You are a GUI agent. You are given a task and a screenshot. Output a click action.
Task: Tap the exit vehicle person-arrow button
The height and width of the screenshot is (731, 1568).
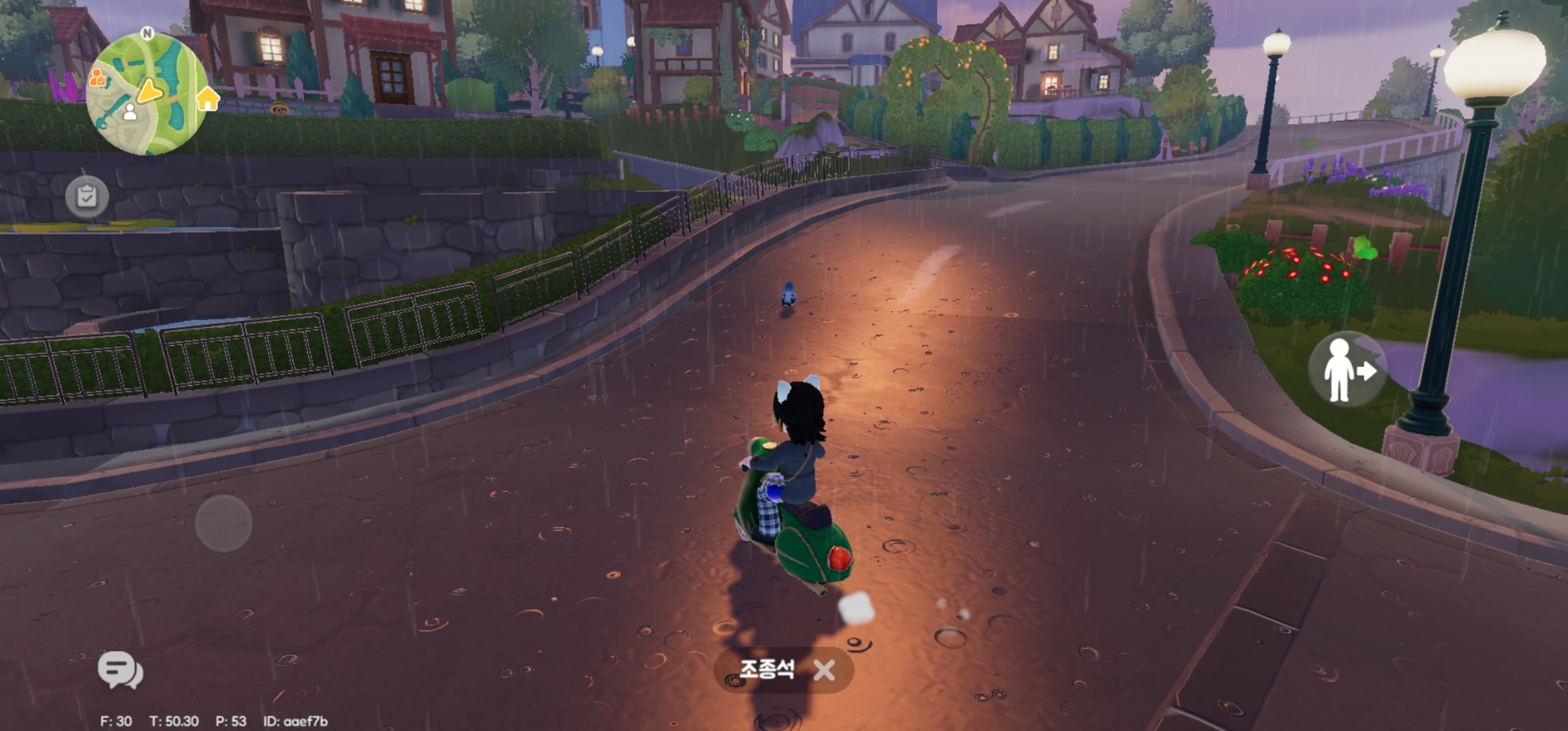coord(1347,369)
